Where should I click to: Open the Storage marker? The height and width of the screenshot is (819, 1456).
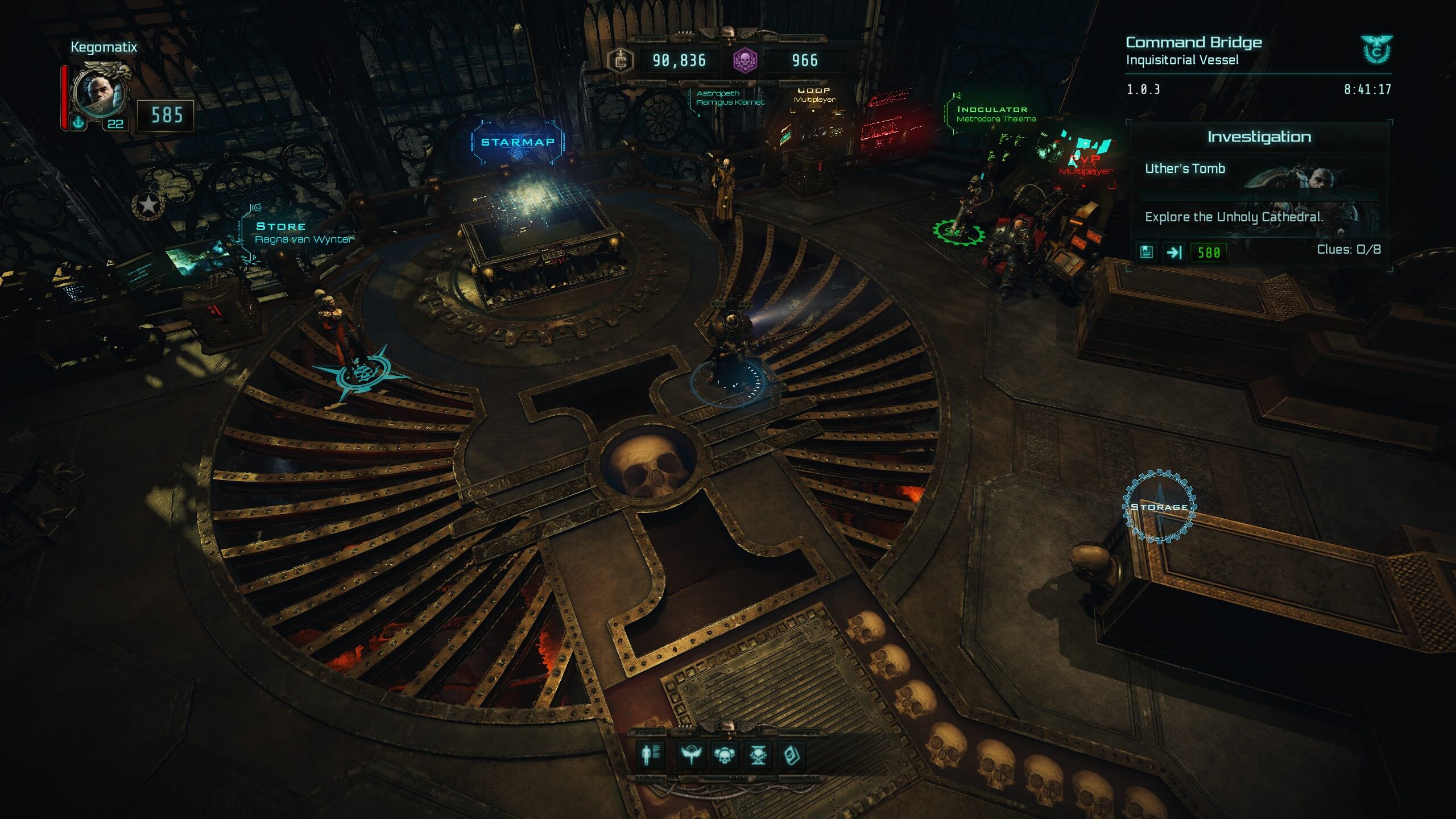(x=1159, y=507)
